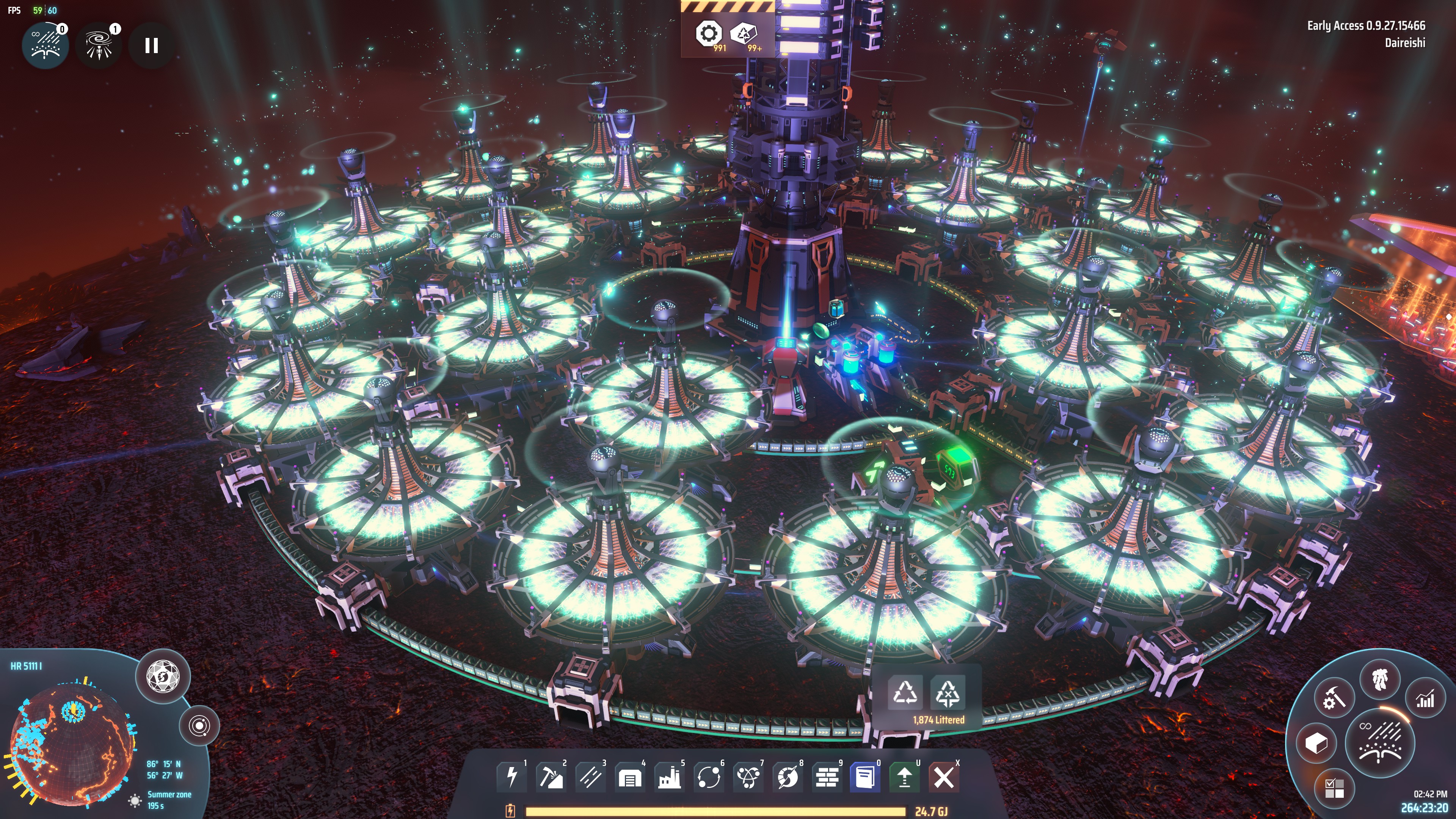The width and height of the screenshot is (1456, 819).
Task: Select the conveyor belt logistics category
Action: pos(590,777)
